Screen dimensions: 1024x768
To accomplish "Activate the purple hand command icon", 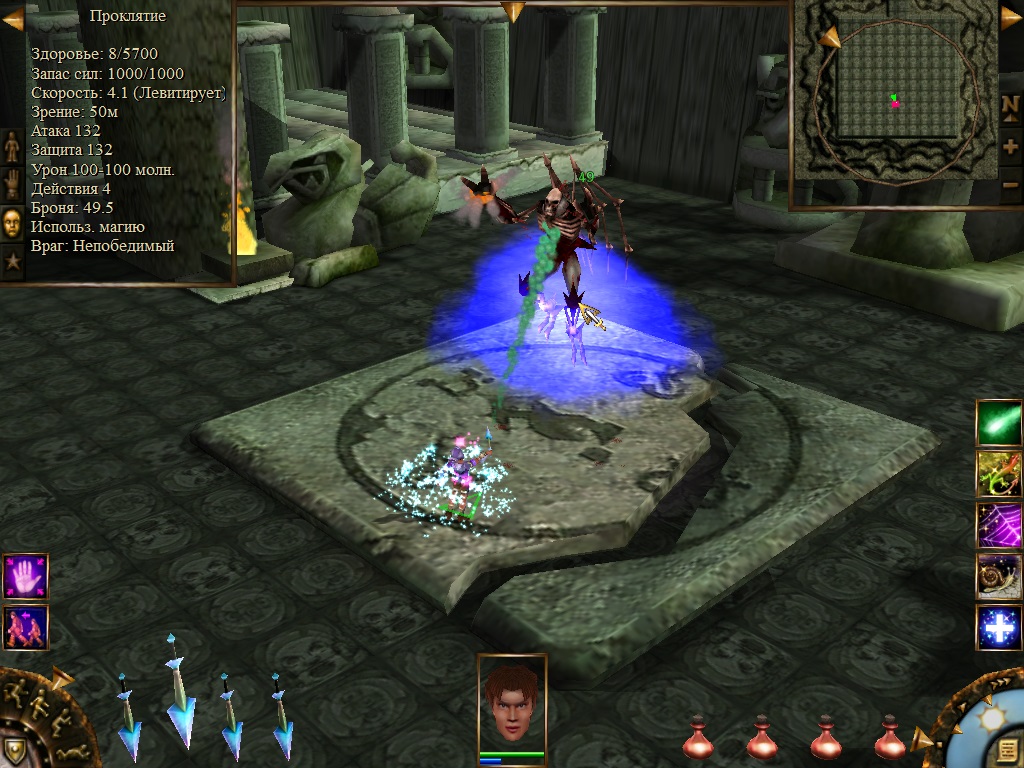I will [x=25, y=577].
